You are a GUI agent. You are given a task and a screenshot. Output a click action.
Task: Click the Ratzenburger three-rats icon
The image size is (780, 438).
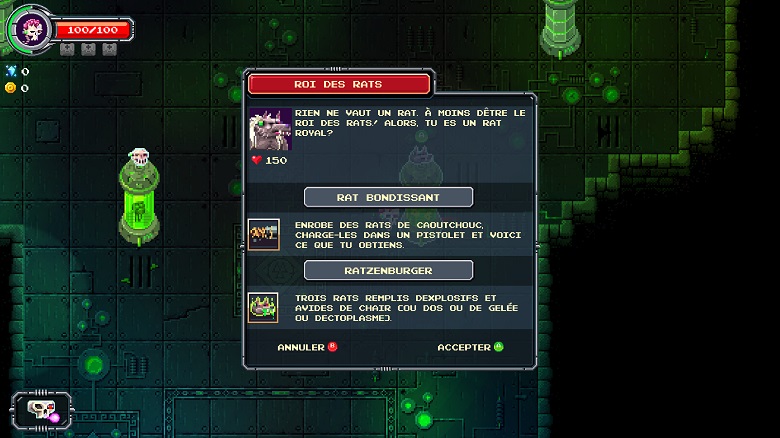pos(264,307)
